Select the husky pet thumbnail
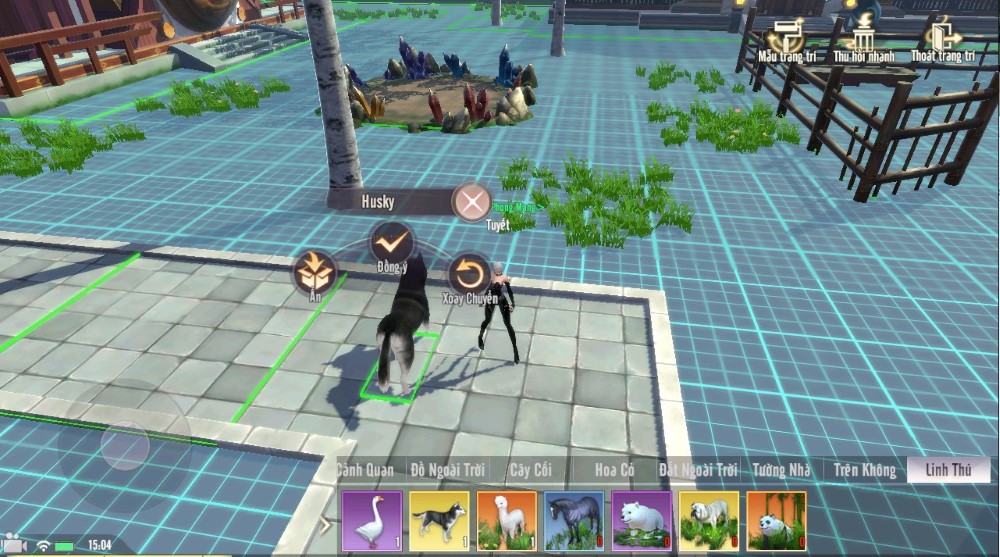The image size is (1000, 557). pyautogui.click(x=439, y=521)
